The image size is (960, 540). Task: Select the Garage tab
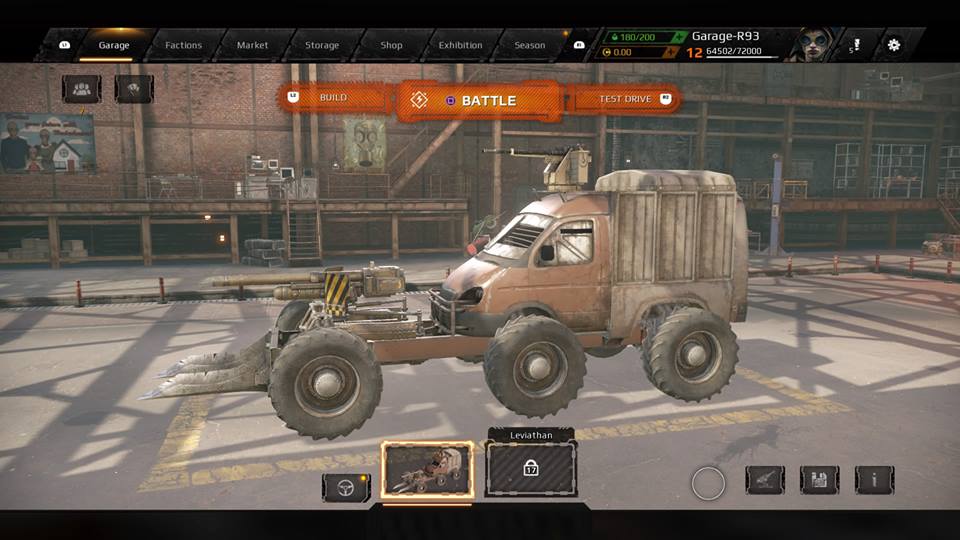113,45
